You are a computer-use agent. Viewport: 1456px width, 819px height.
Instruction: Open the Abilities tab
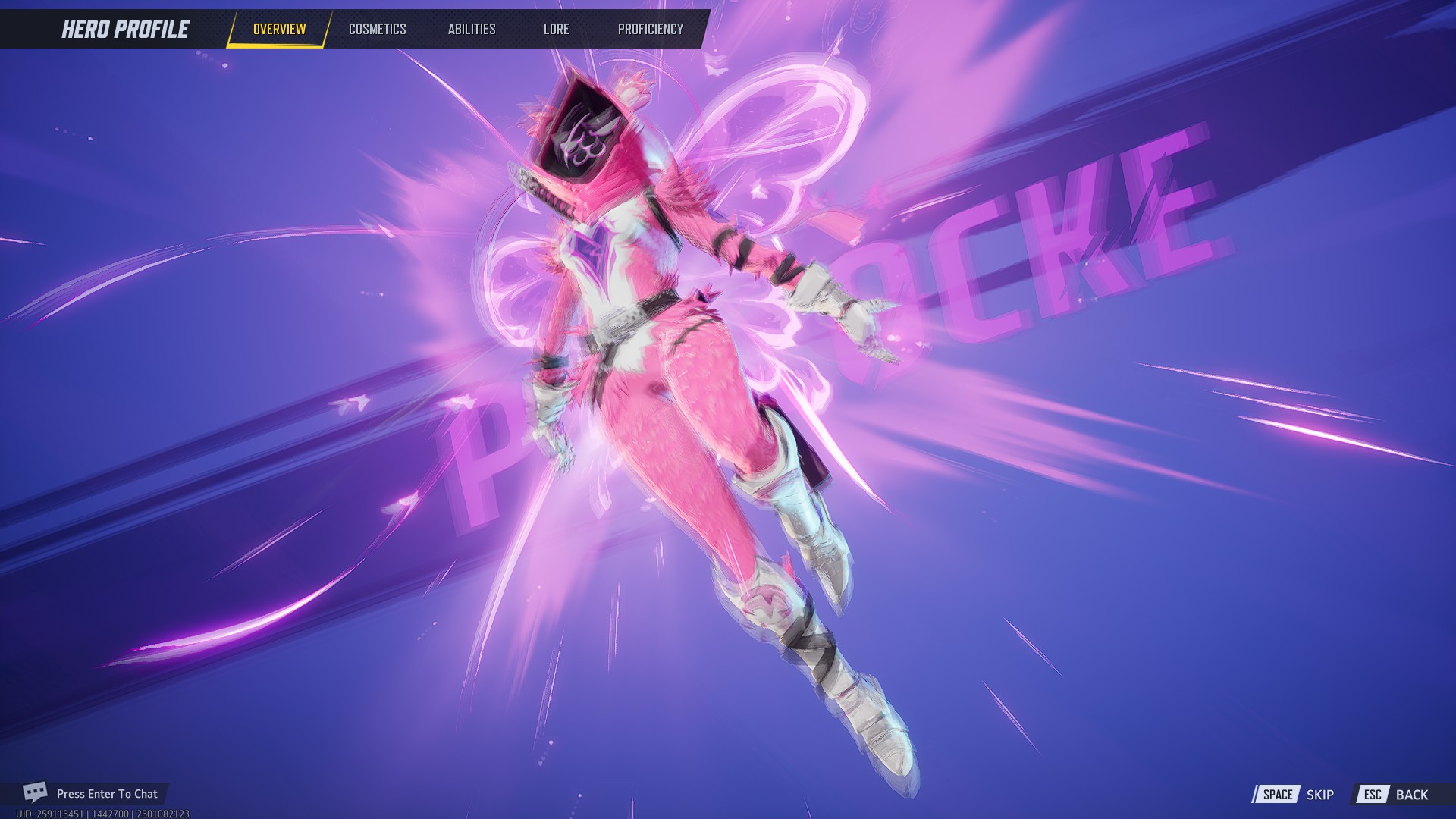coord(471,29)
